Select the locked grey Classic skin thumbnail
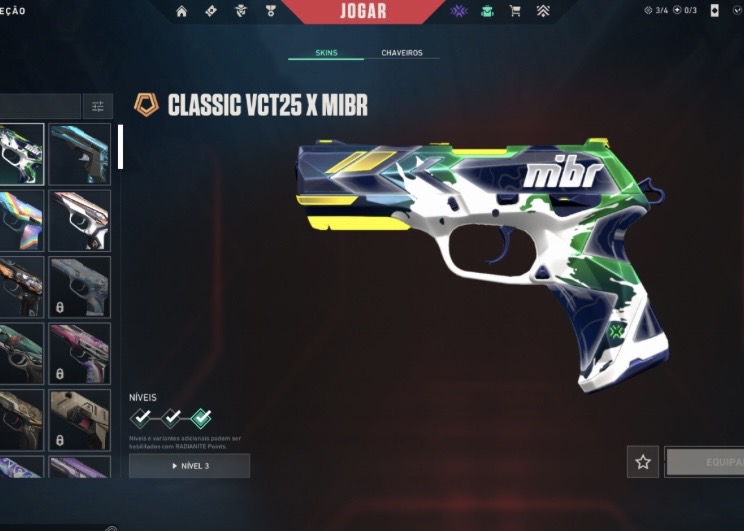 (x=80, y=288)
